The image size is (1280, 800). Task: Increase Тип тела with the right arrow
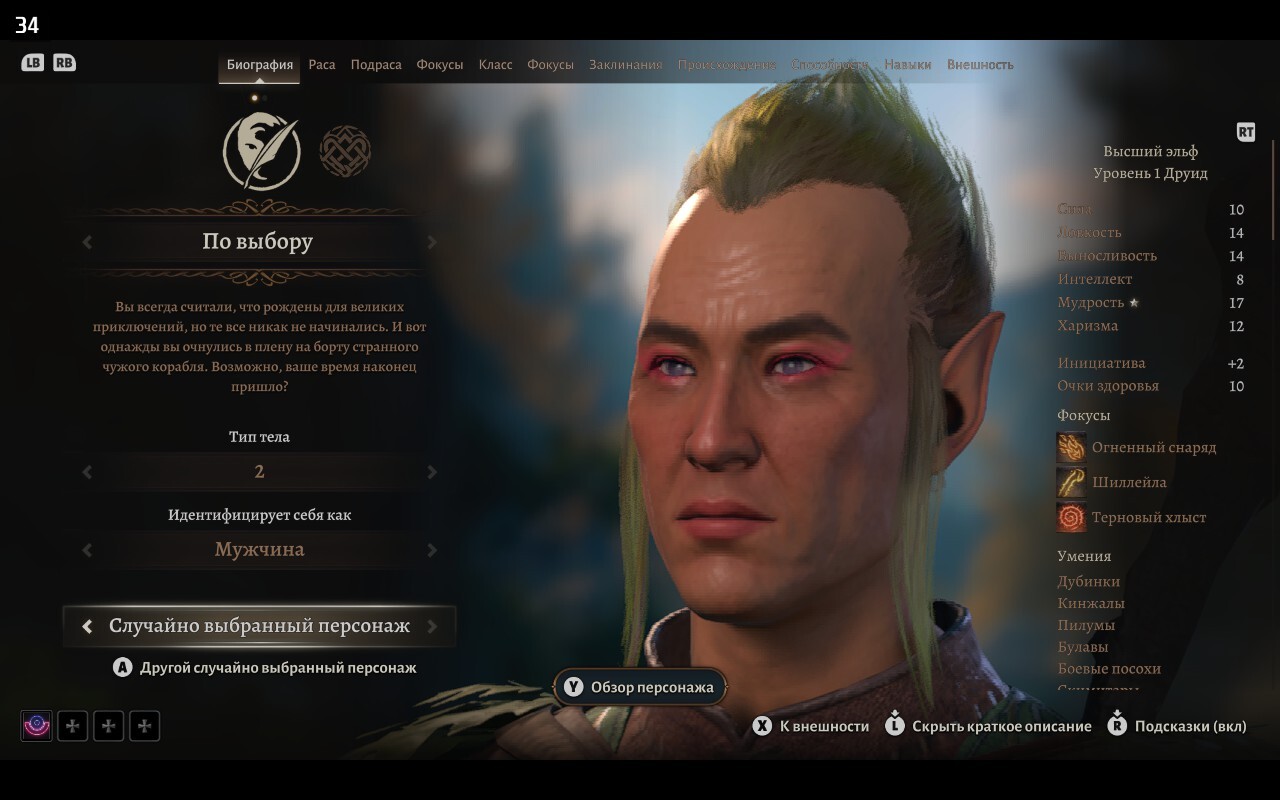432,472
